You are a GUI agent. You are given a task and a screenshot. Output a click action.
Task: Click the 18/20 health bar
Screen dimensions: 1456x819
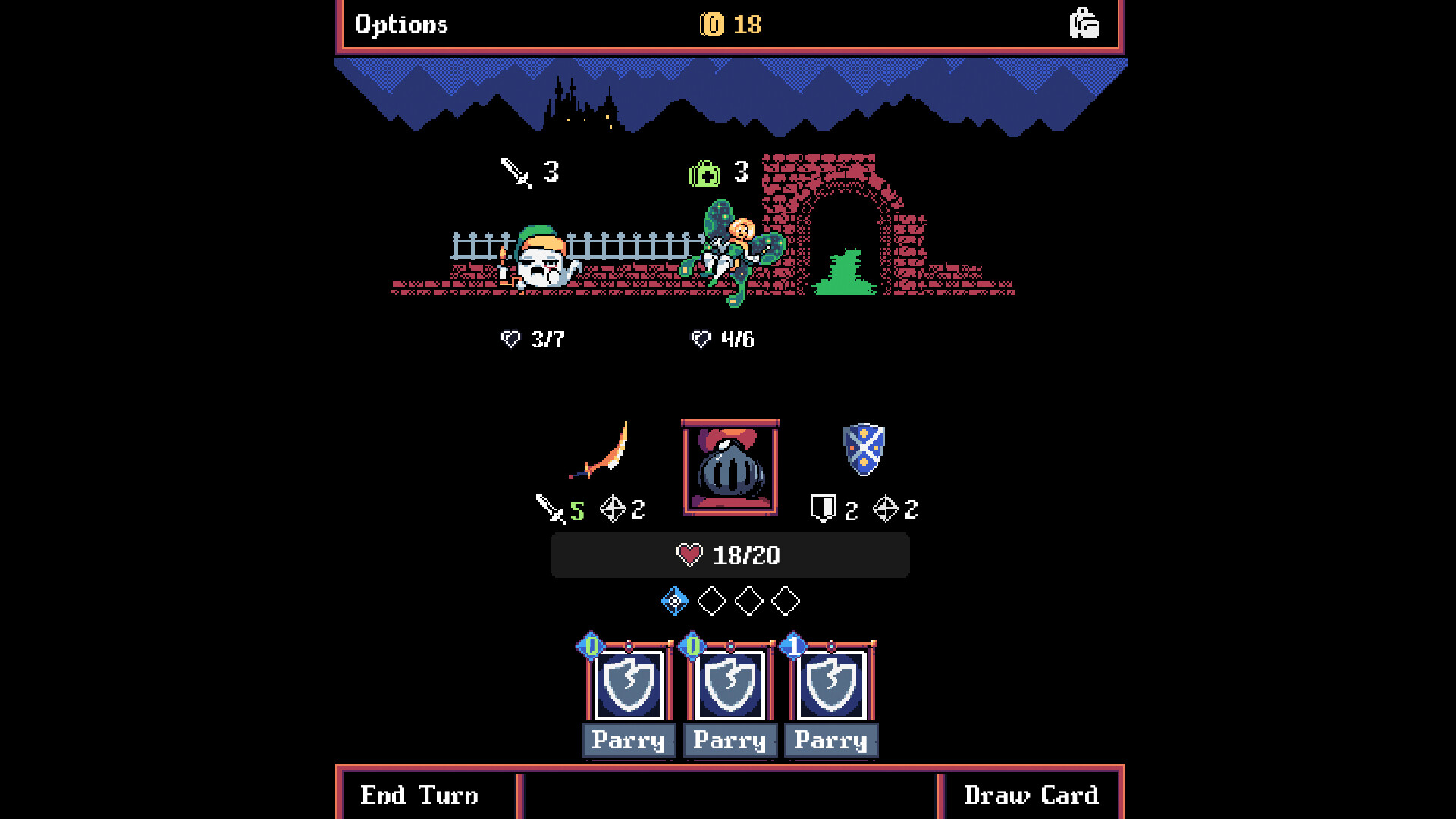[x=729, y=554]
